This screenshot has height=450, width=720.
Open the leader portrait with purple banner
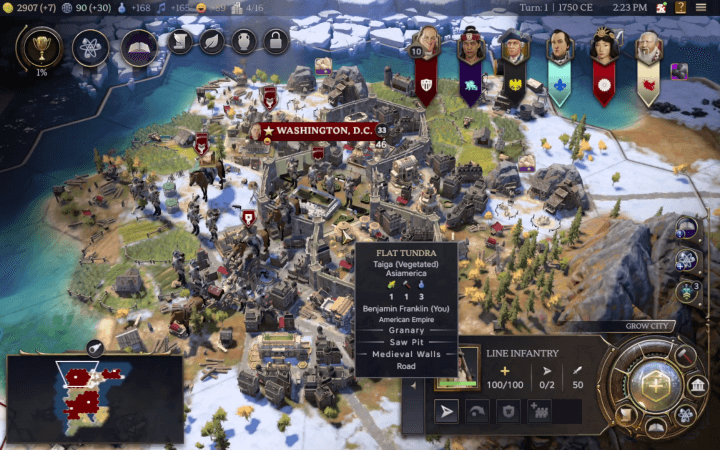(471, 47)
